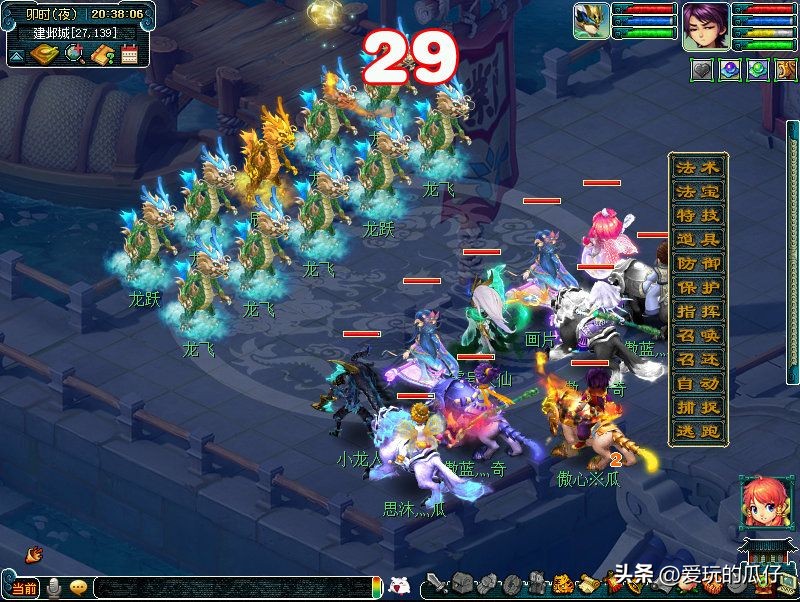
Task: Select 法宝 from the battle menu
Action: (697, 192)
